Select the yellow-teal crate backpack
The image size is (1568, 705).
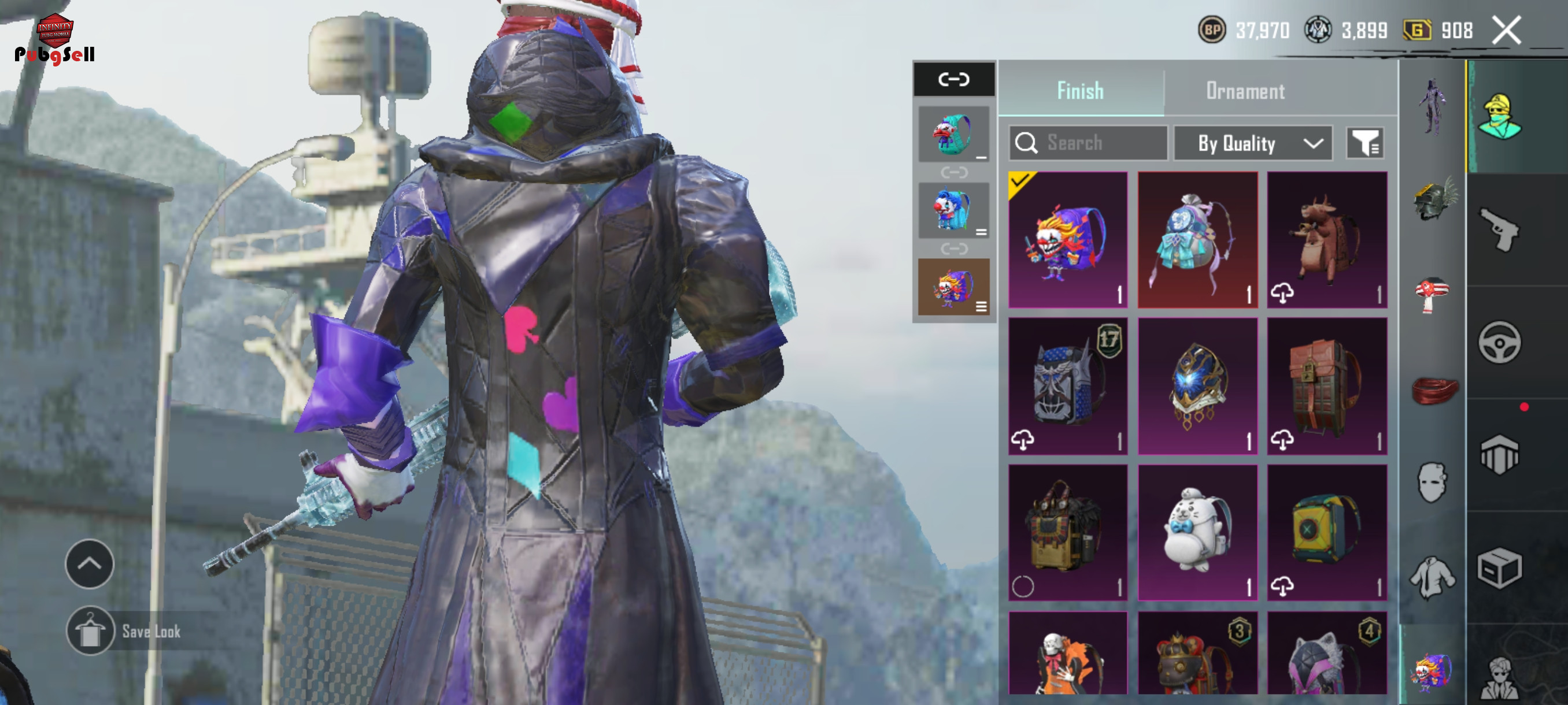[1327, 533]
